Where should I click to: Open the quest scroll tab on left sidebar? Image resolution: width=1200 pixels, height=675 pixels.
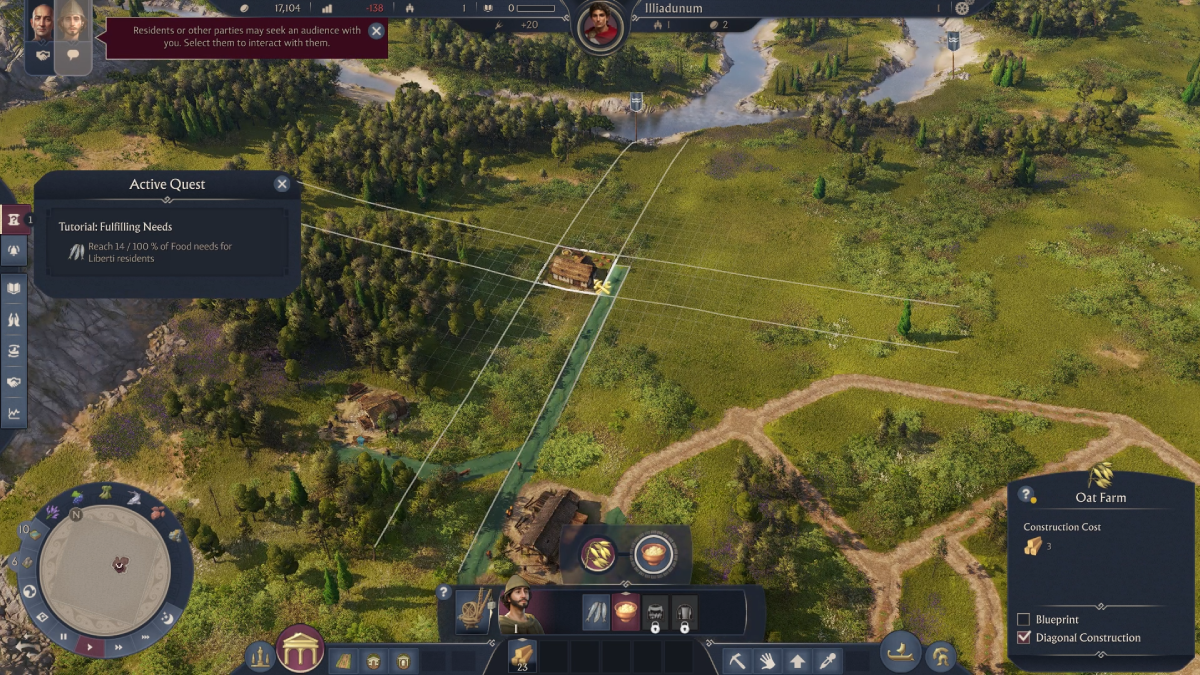coord(14,219)
